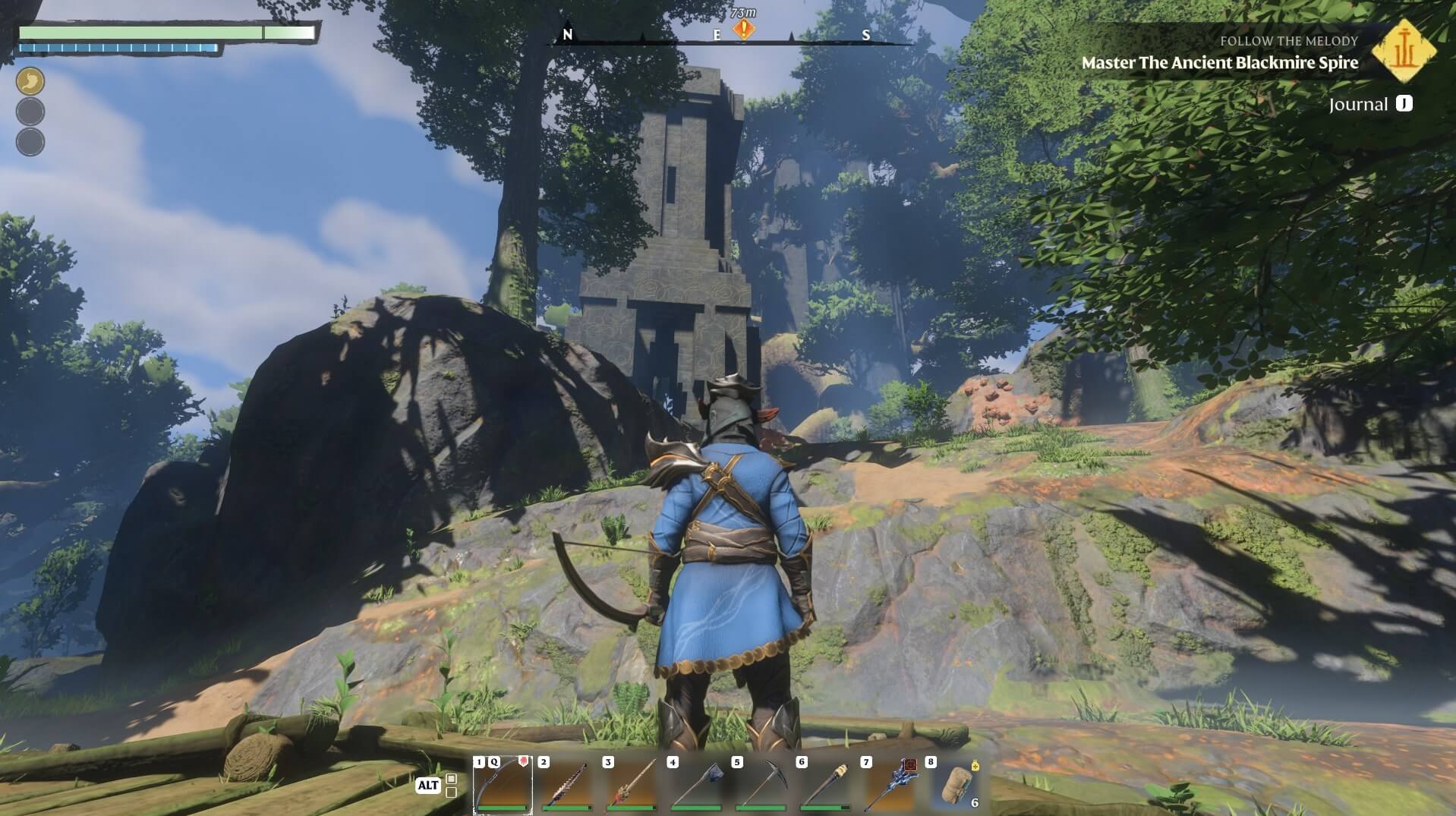Click the orange quest marker on compass
Image resolution: width=1456 pixels, height=816 pixels.
[x=745, y=30]
